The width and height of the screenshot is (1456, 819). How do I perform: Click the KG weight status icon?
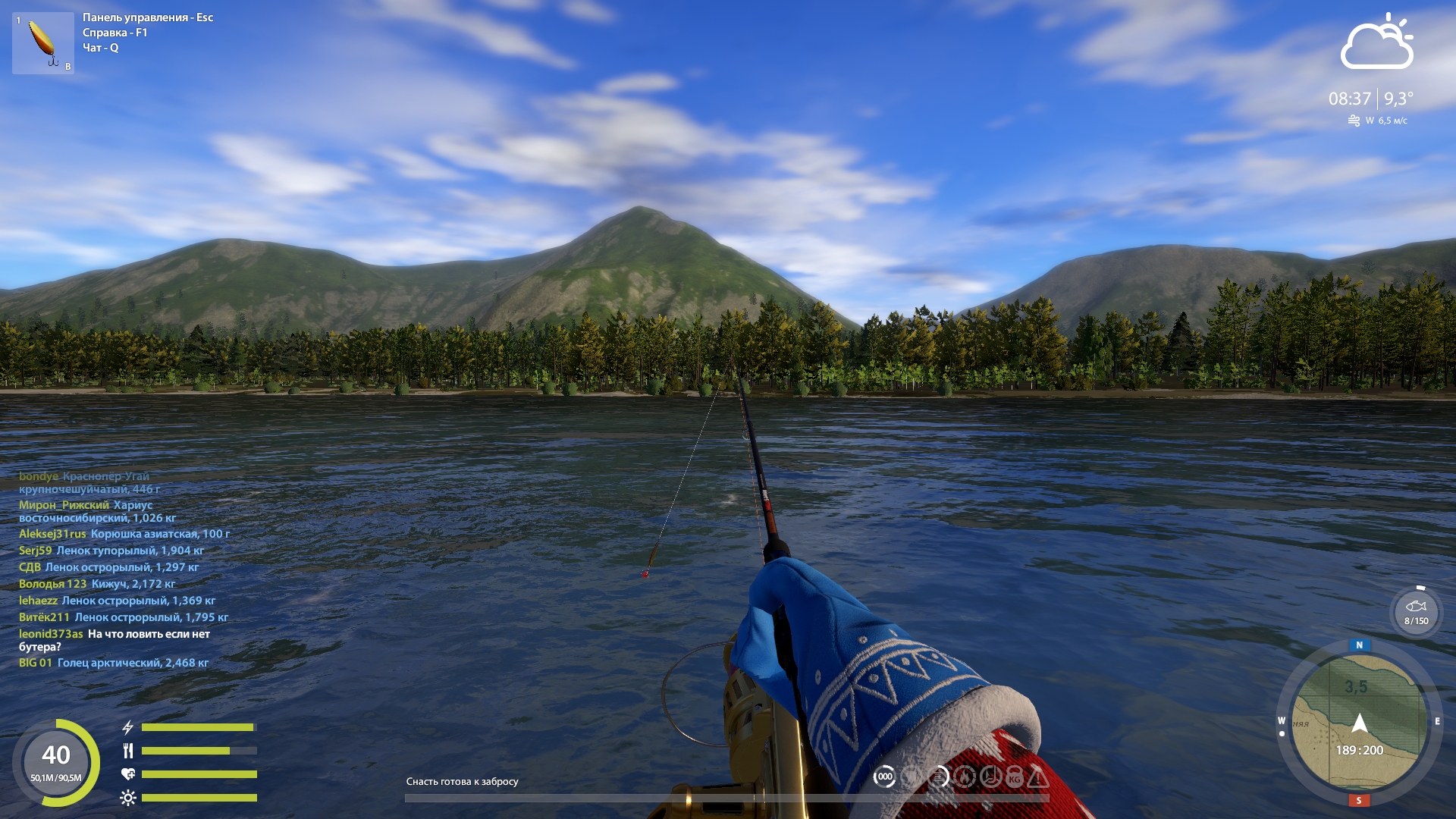pos(1015,777)
